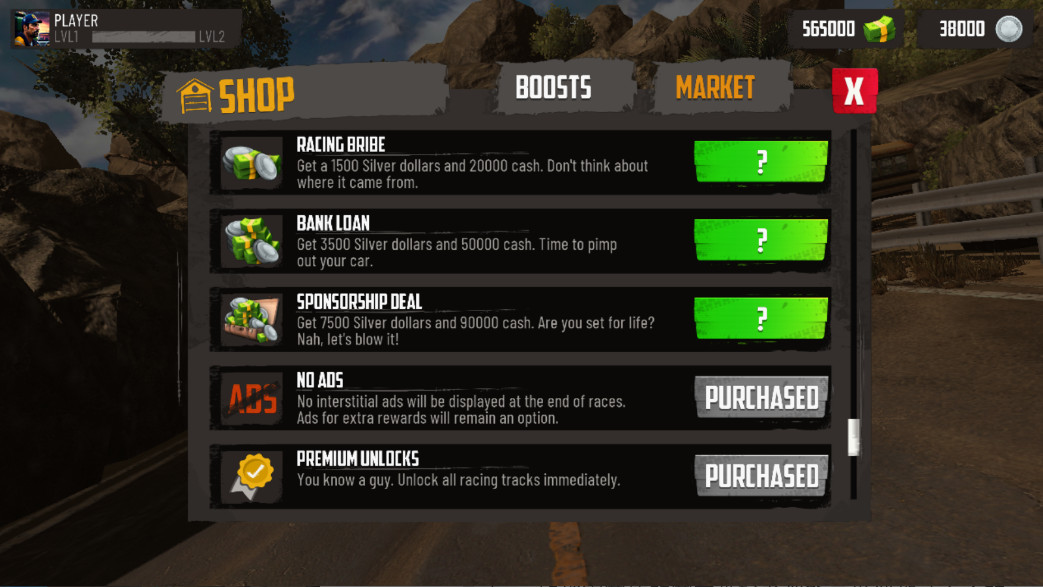Get the Sponsorship Deal pack
The height and width of the screenshot is (587, 1043).
(761, 319)
